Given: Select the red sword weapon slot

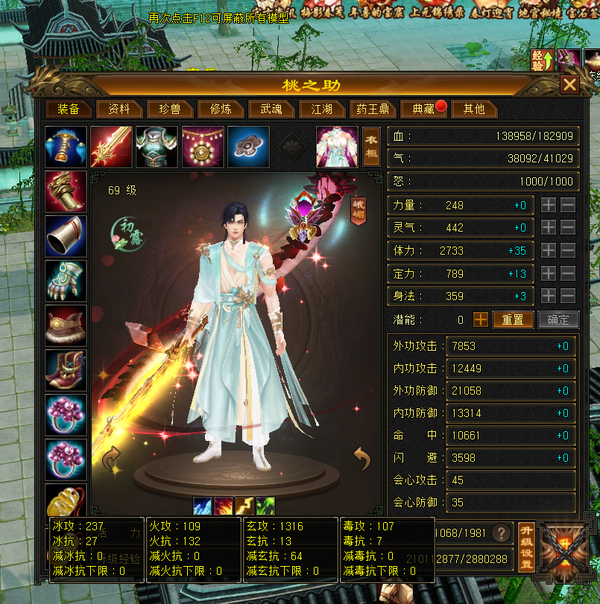Looking at the screenshot, I should [110, 145].
